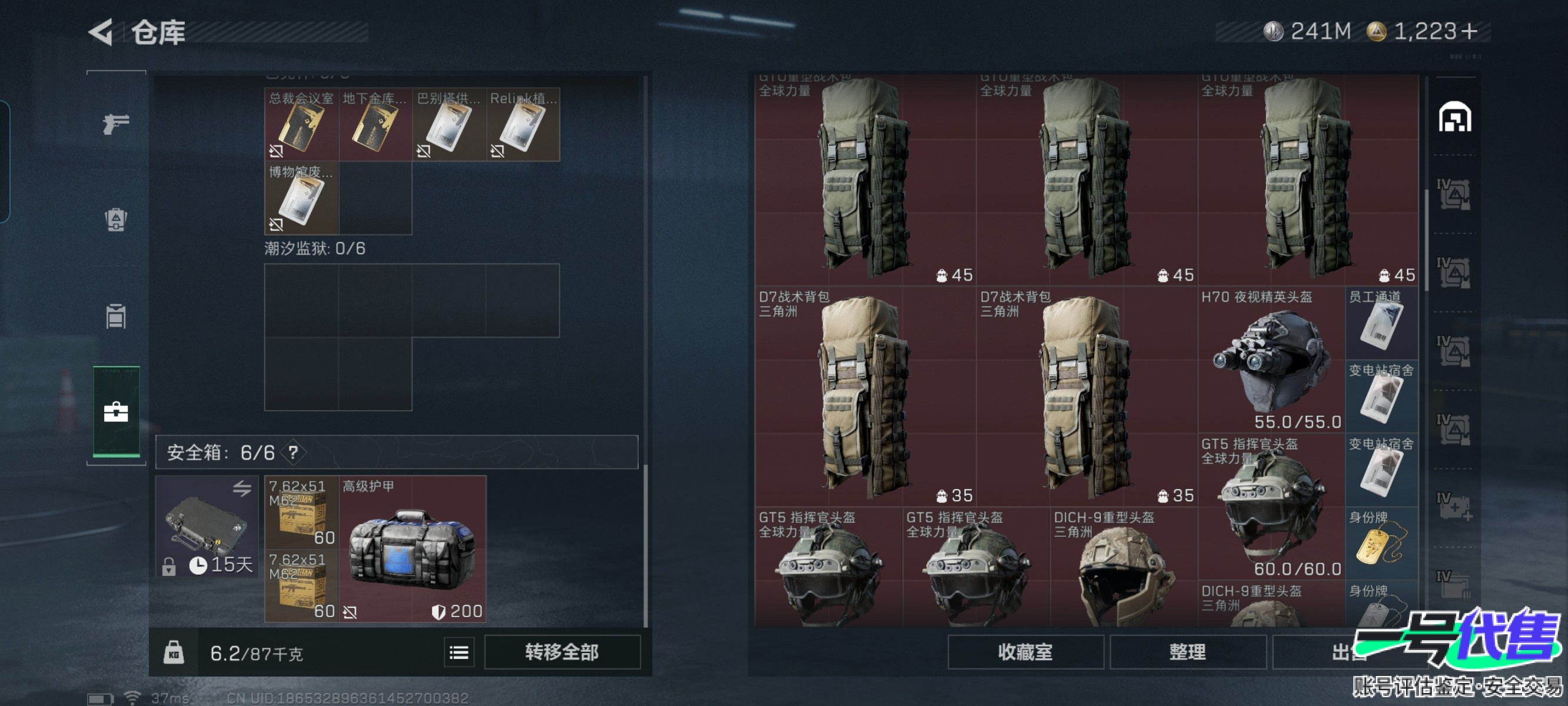Toggle the list view icon
1568x706 pixels.
point(459,652)
